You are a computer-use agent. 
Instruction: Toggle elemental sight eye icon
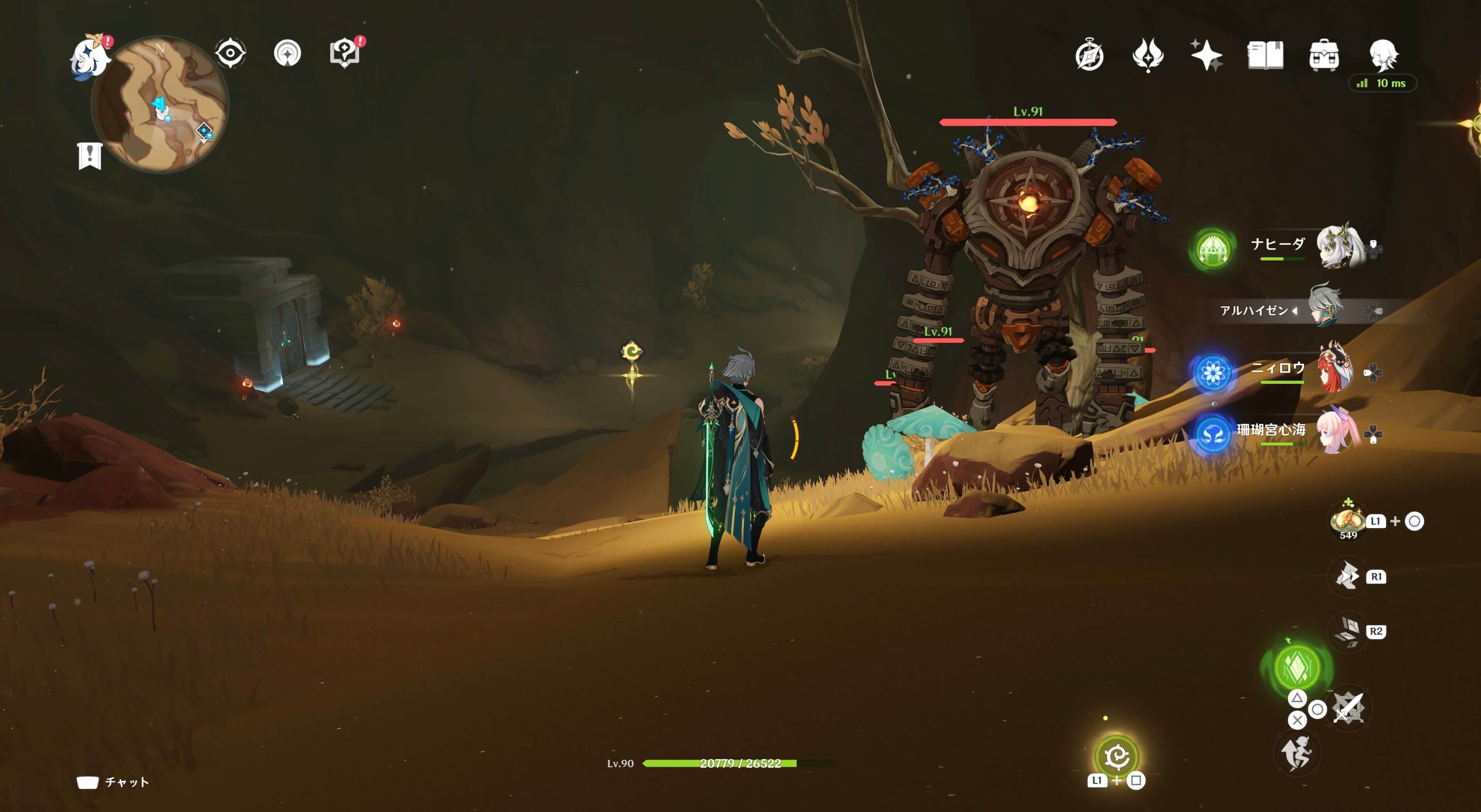230,54
